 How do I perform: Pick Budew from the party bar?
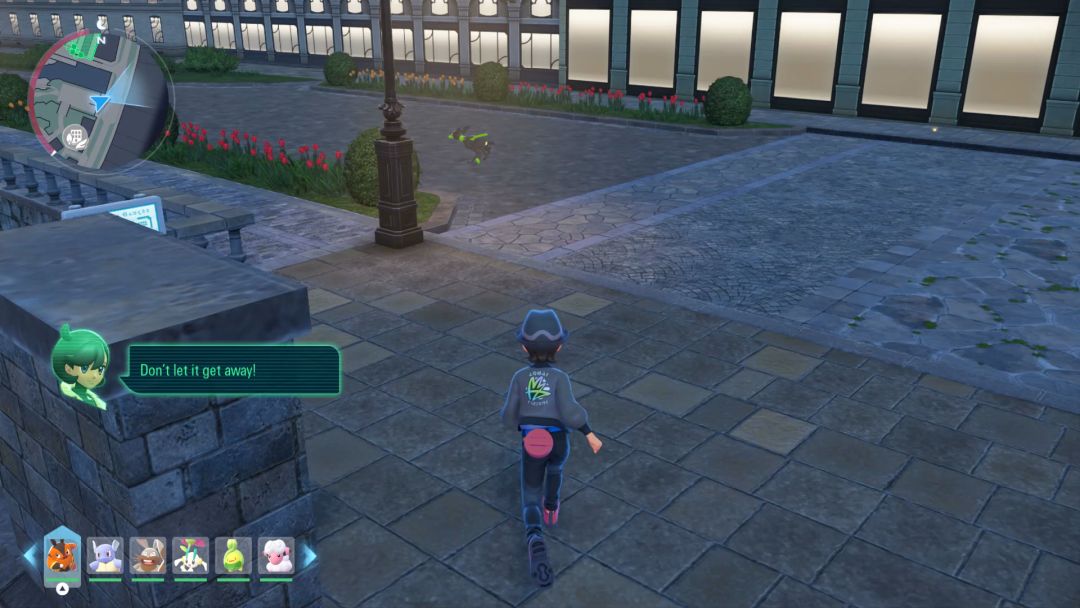pos(233,555)
